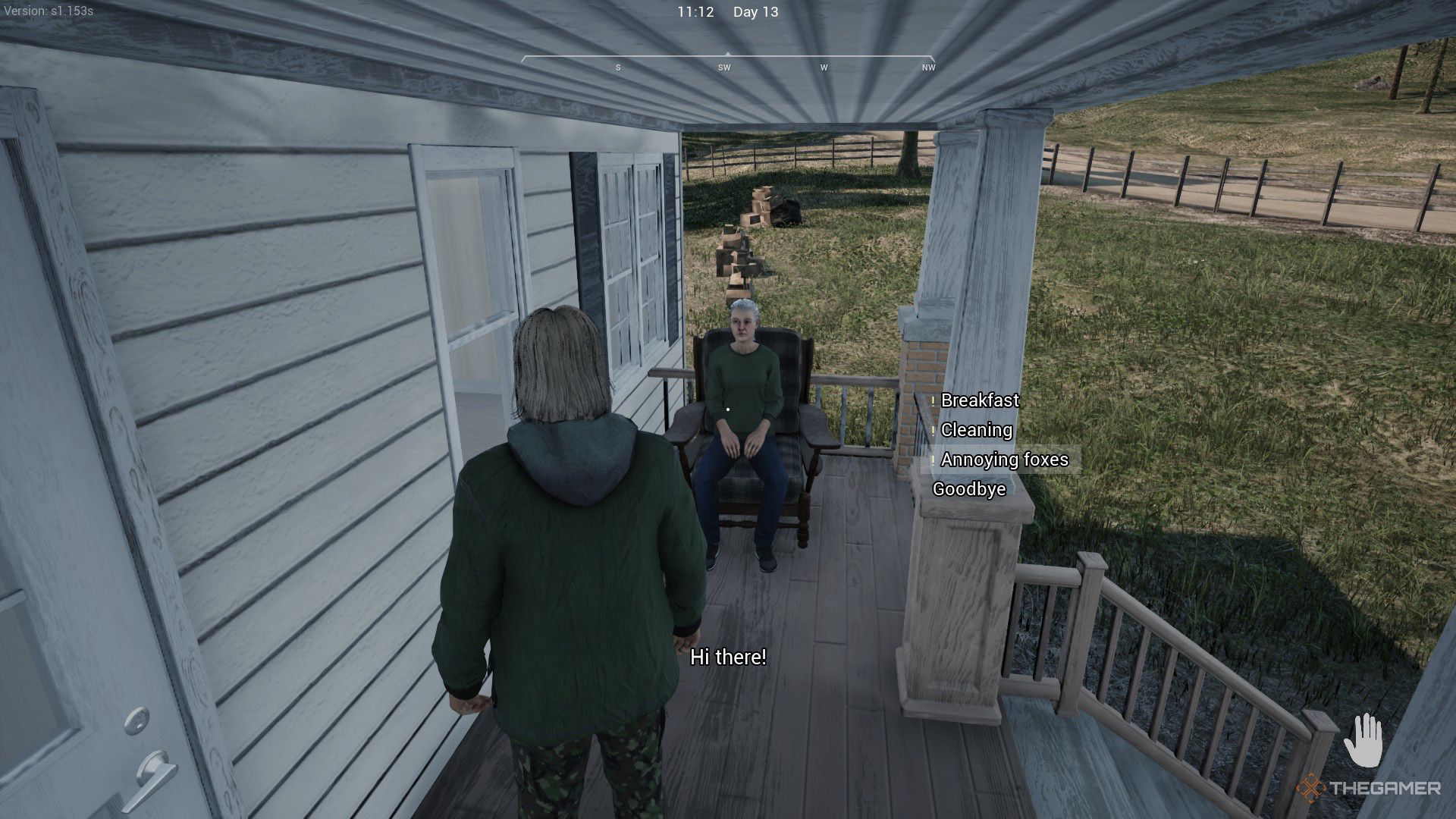Select the Cleaning dialogue option
This screenshot has width=1456, height=819.
[976, 431]
